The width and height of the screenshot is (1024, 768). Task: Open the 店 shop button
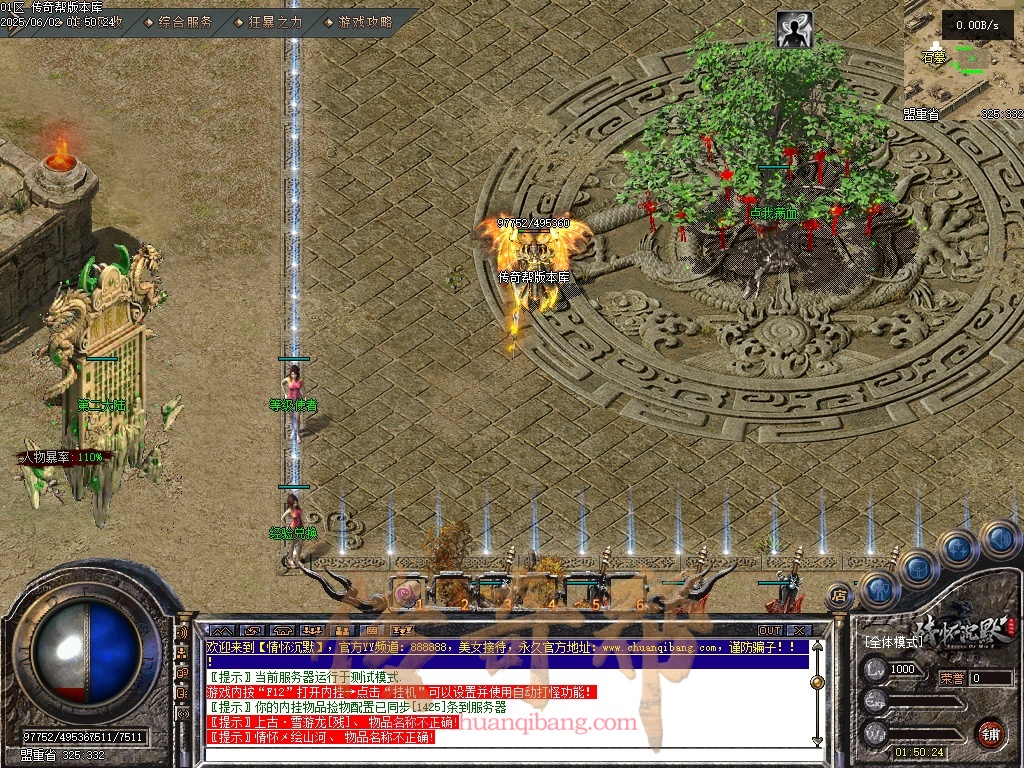point(840,595)
